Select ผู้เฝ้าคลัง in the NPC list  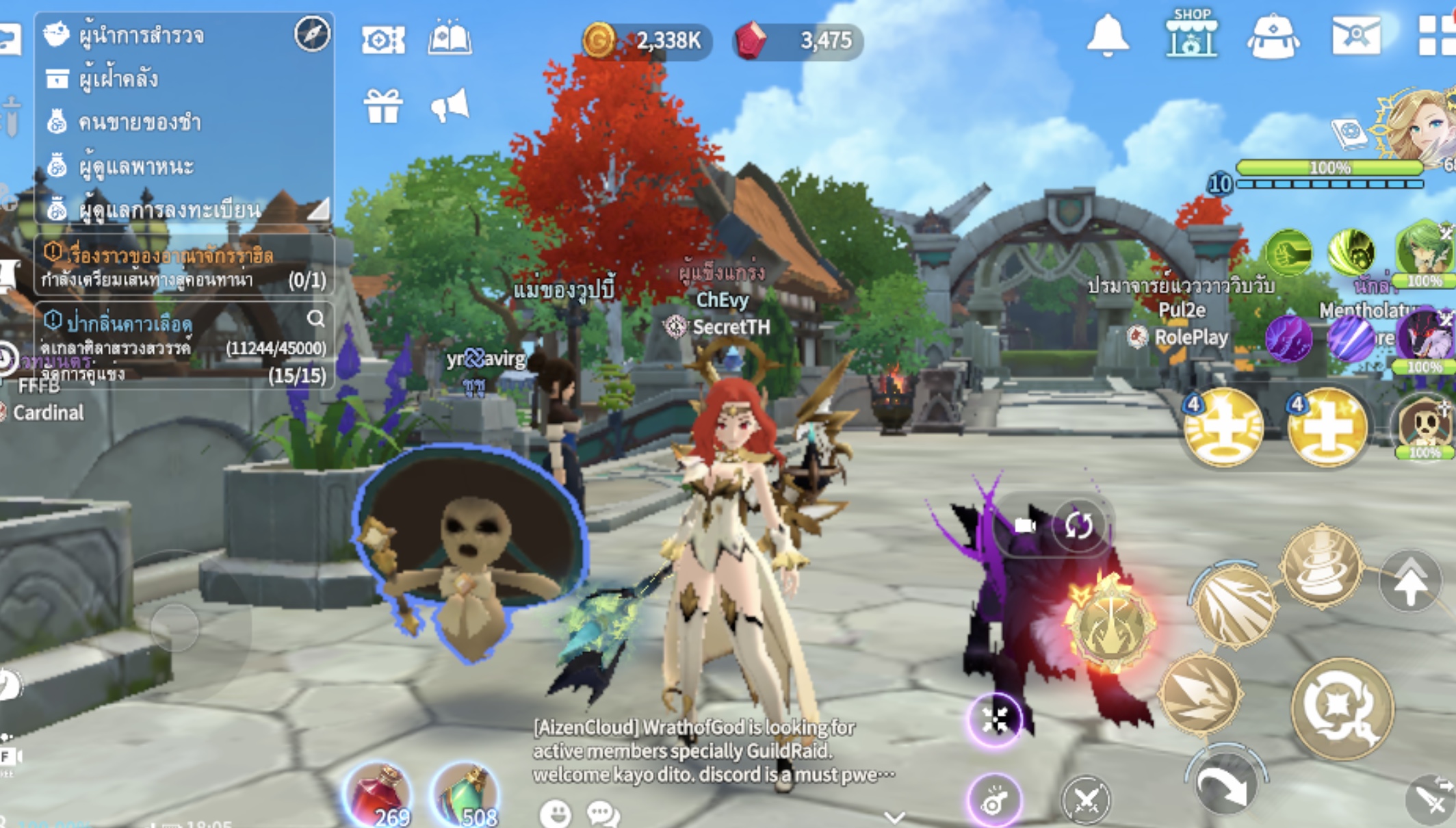pos(118,79)
